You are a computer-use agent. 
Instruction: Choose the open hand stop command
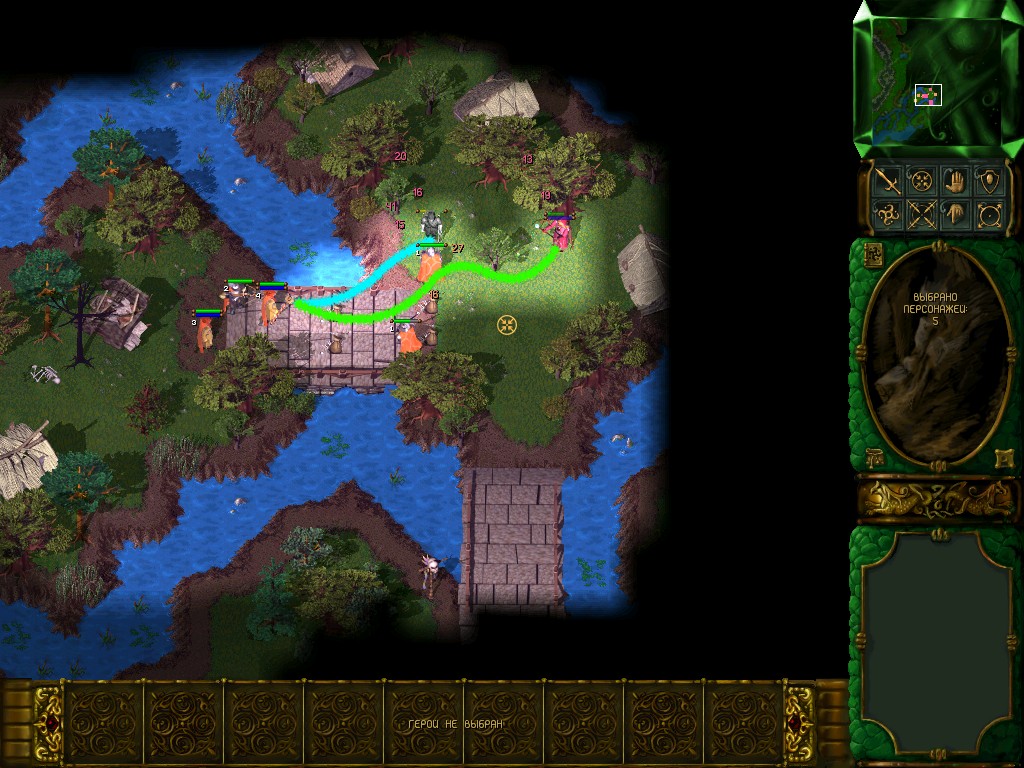pyautogui.click(x=955, y=182)
